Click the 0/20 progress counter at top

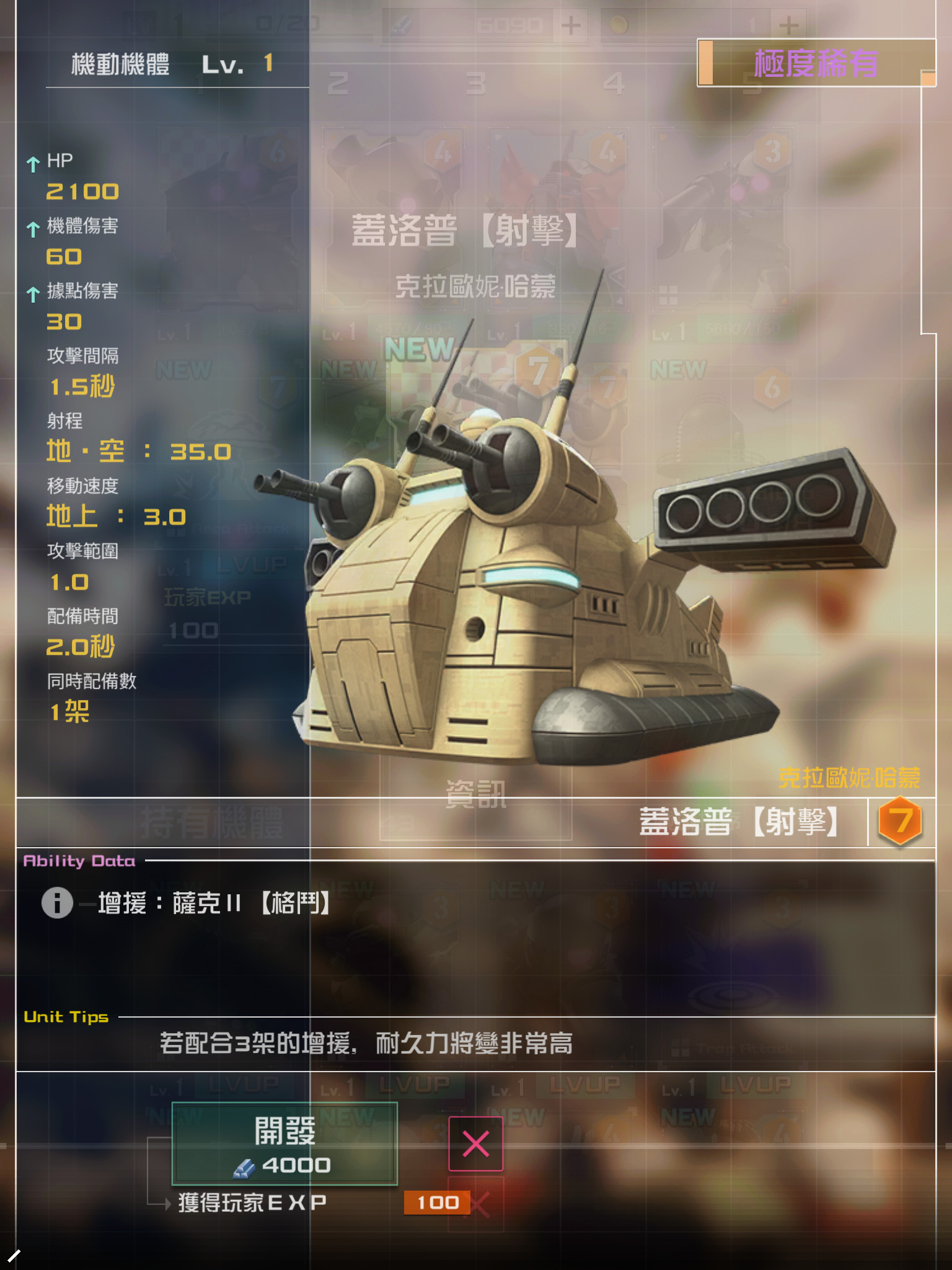pos(288,24)
